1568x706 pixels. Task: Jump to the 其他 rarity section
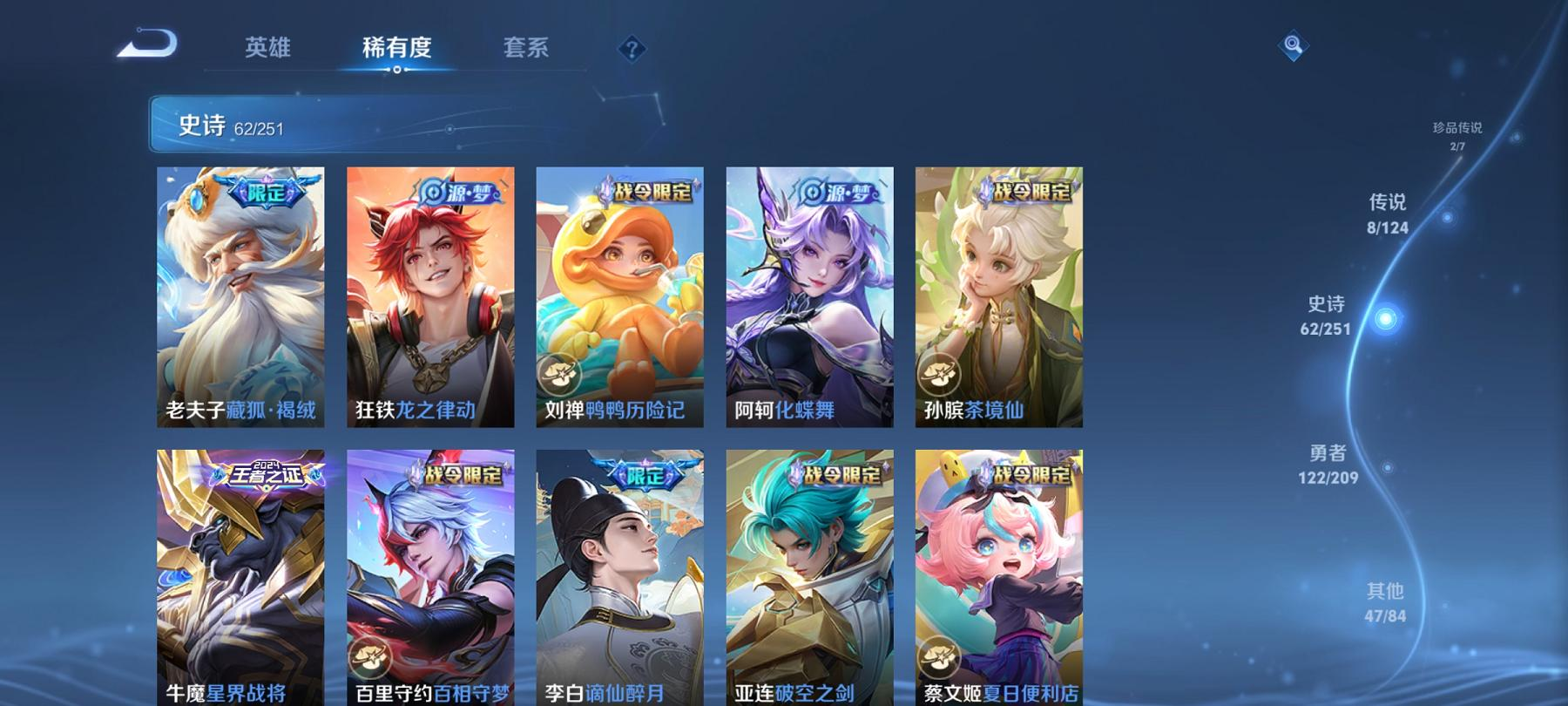click(x=1385, y=602)
